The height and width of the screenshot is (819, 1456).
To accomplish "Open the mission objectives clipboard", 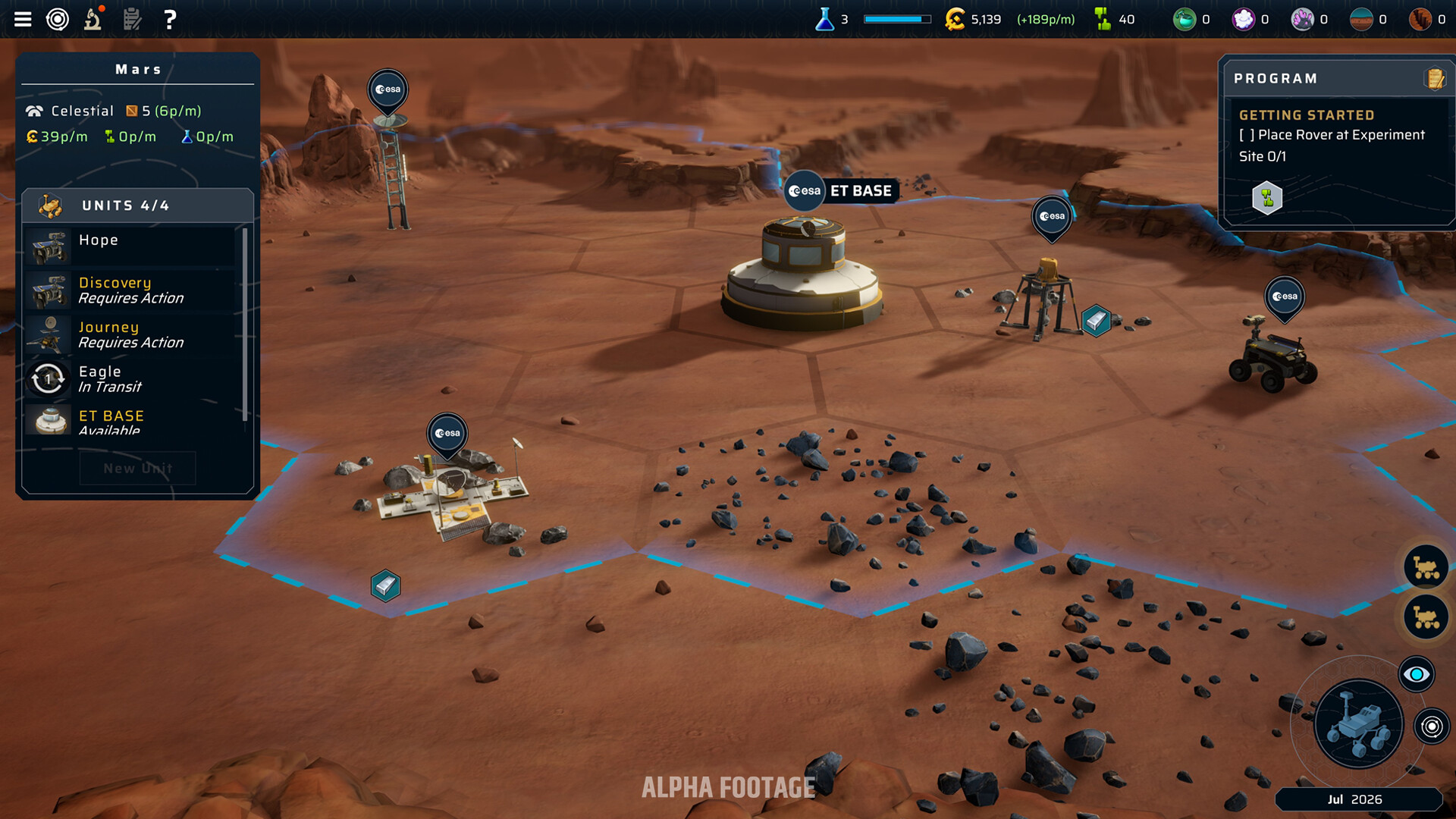I will [x=131, y=19].
